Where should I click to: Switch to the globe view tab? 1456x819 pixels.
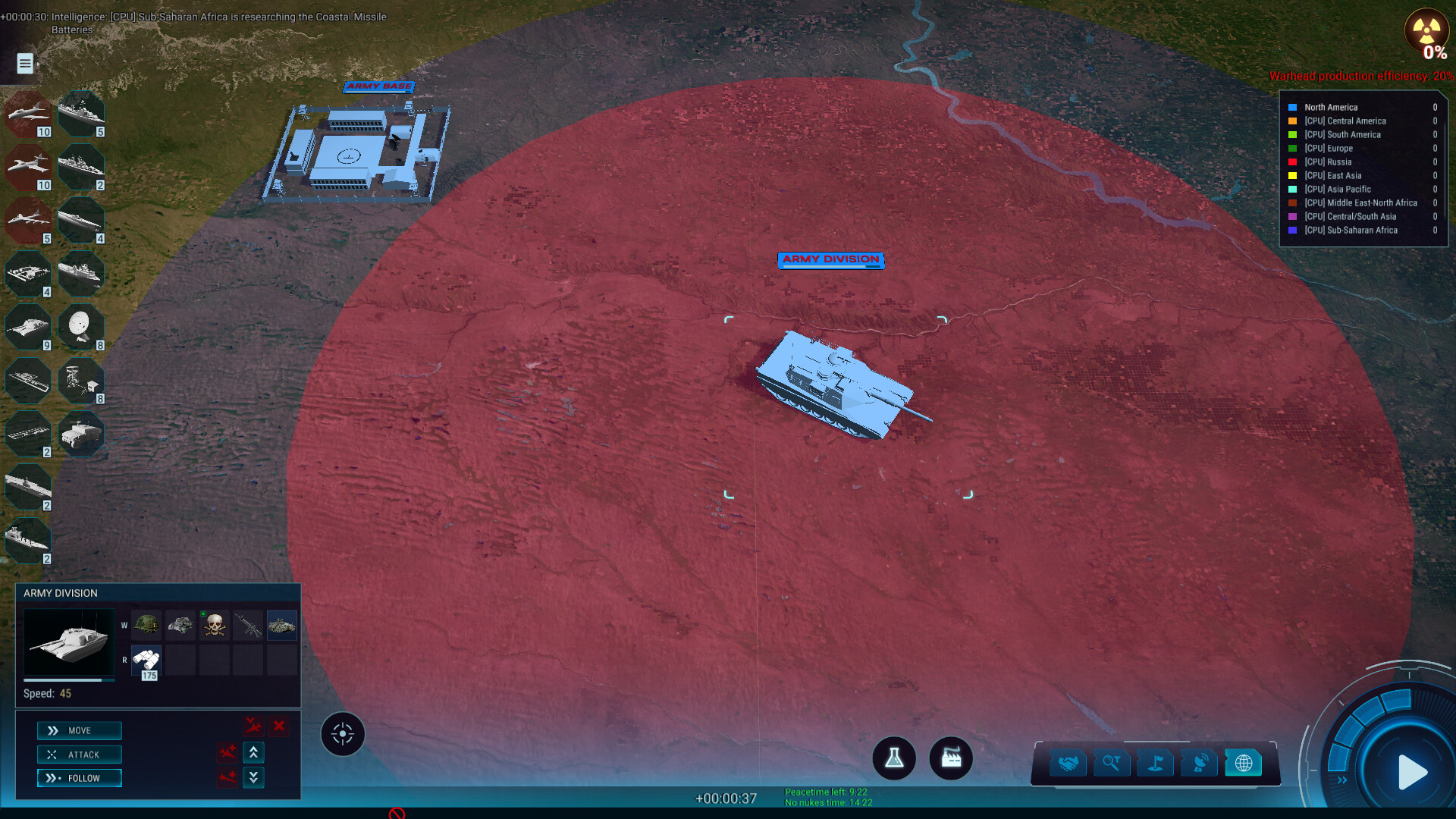[x=1244, y=763]
